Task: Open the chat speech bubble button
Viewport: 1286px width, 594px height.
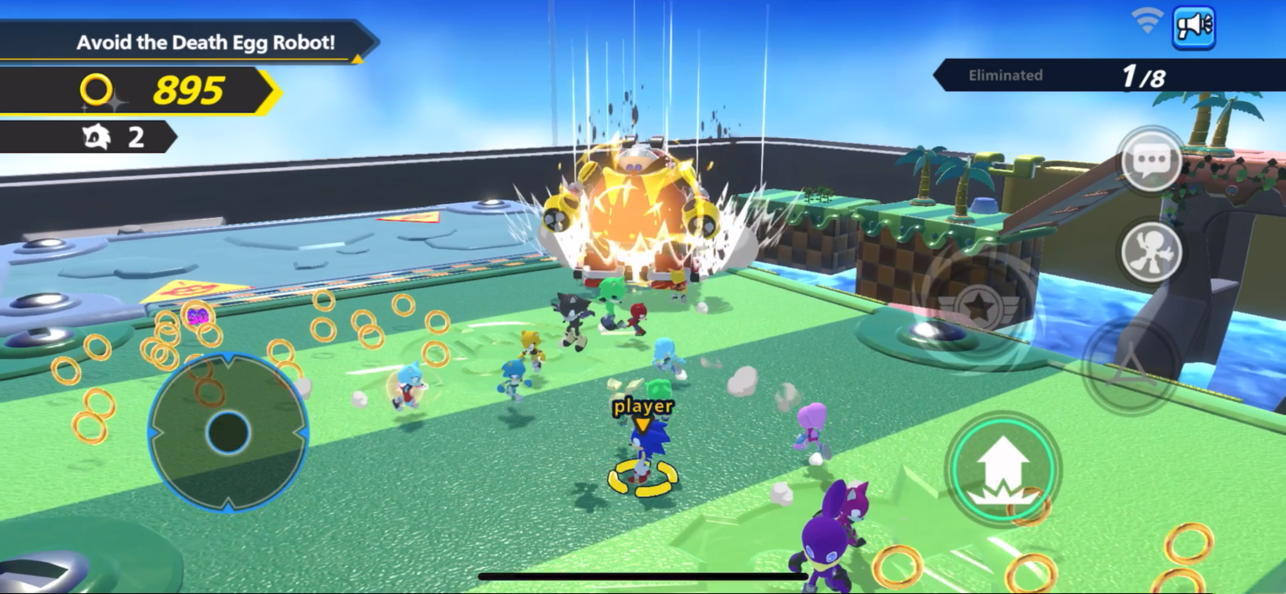Action: [x=1151, y=160]
